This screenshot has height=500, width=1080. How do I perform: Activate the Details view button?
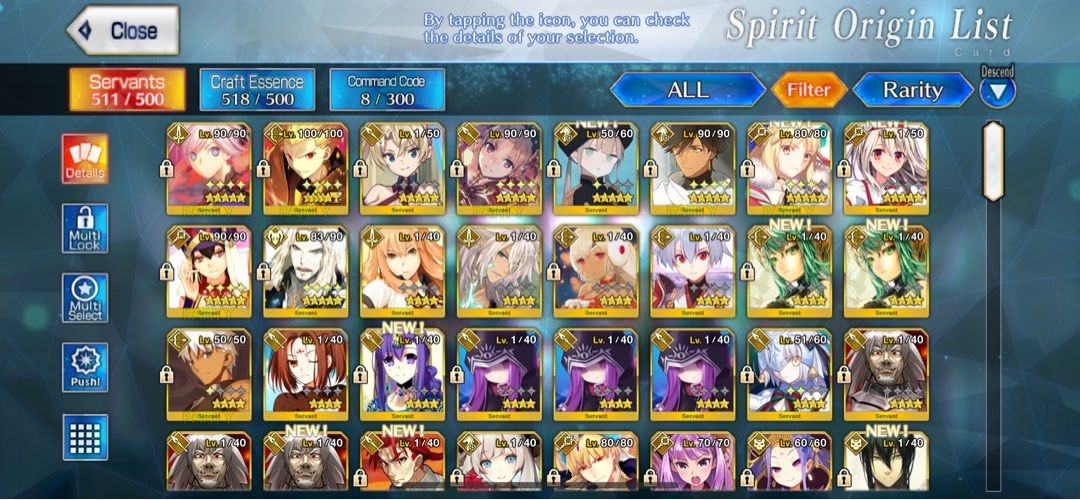85,160
